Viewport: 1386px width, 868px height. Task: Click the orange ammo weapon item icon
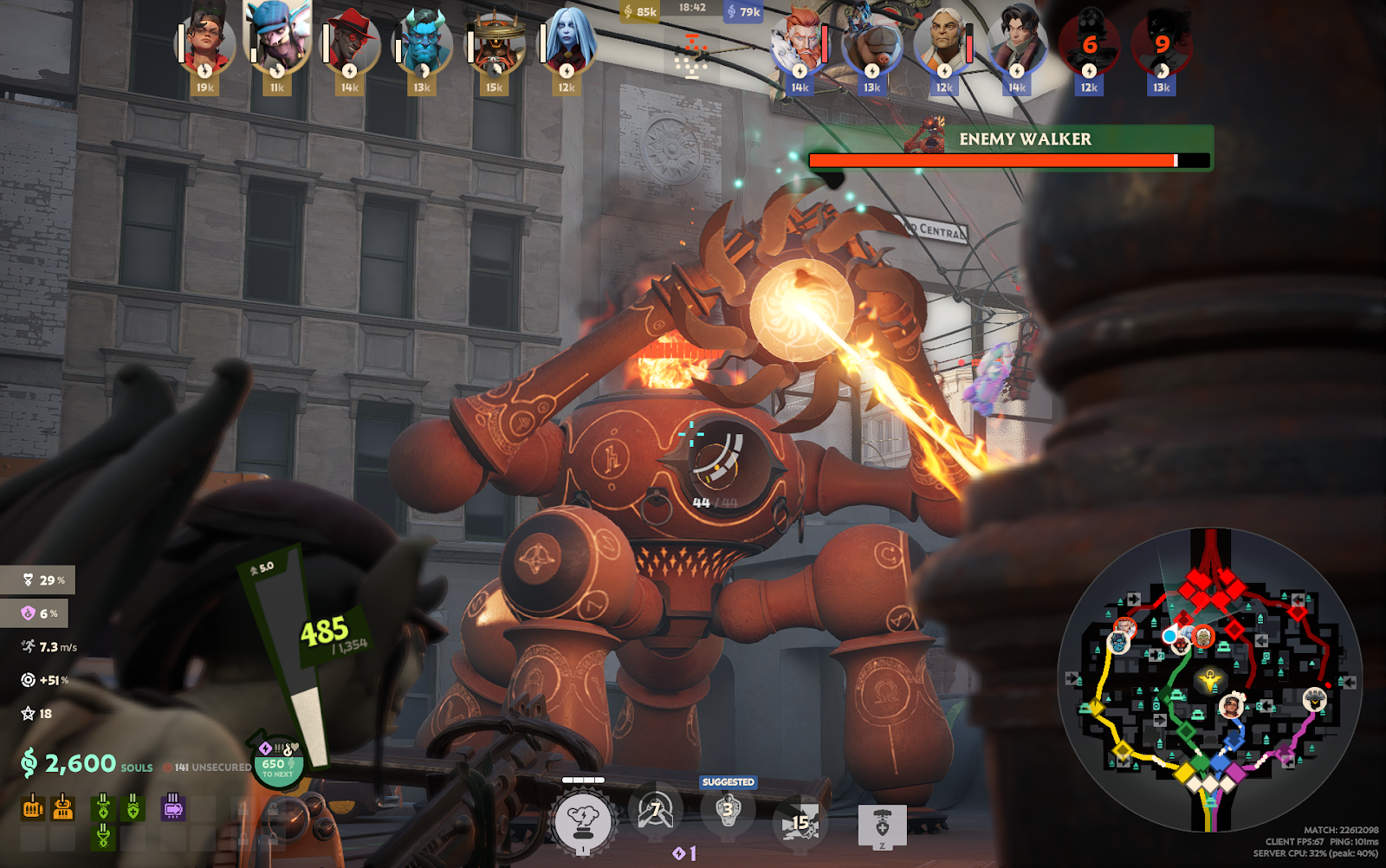31,806
